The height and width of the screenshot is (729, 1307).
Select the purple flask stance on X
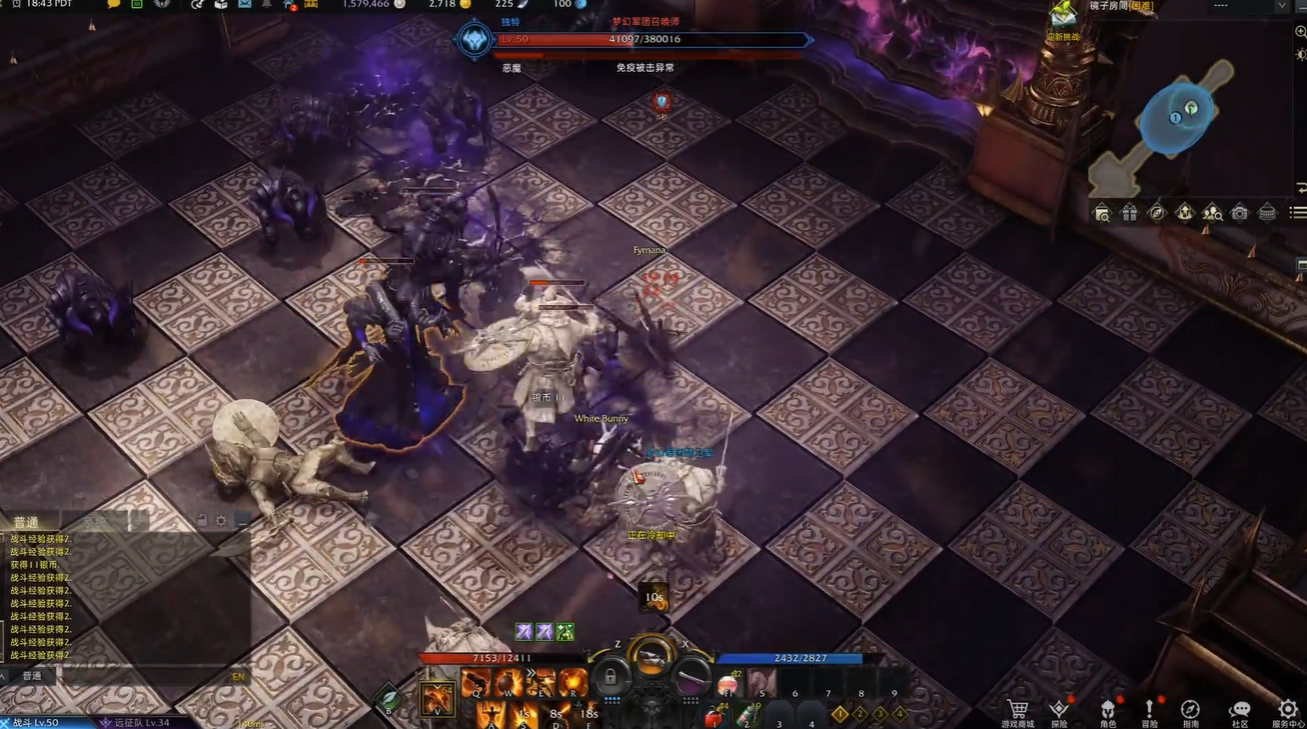coord(691,678)
